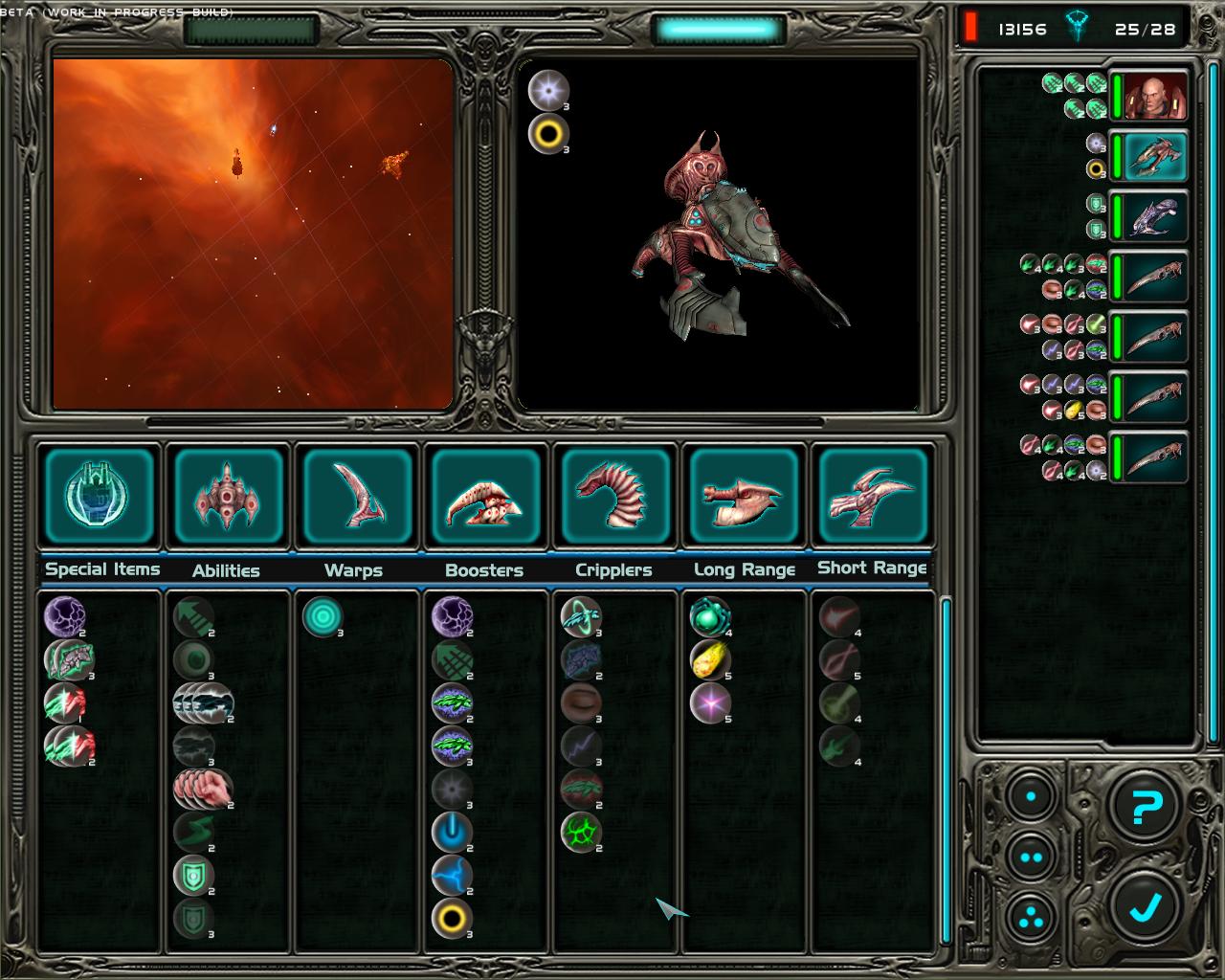
Task: Choose the yellow comet Long Range item
Action: (710, 659)
